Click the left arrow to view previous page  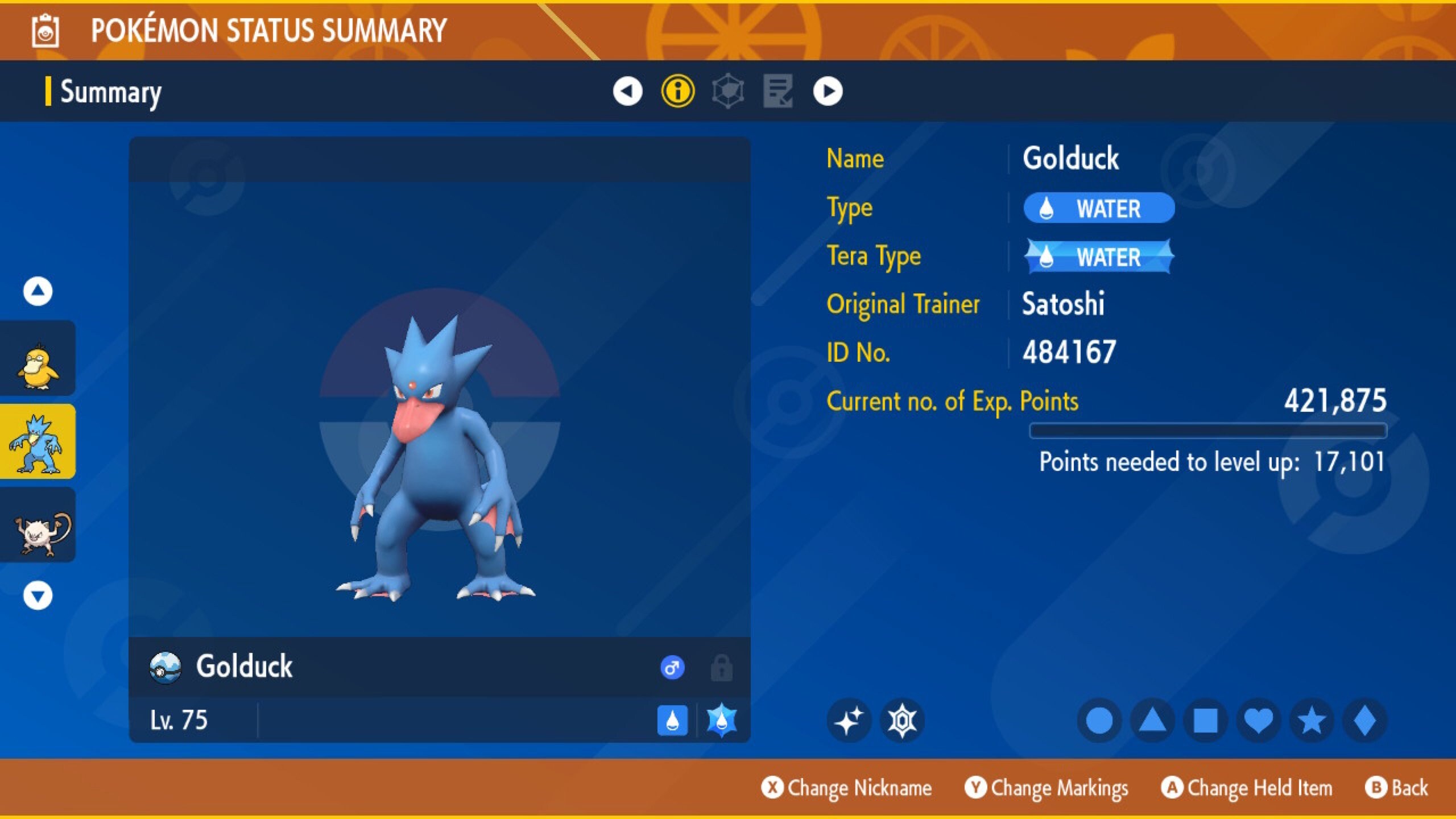627,91
